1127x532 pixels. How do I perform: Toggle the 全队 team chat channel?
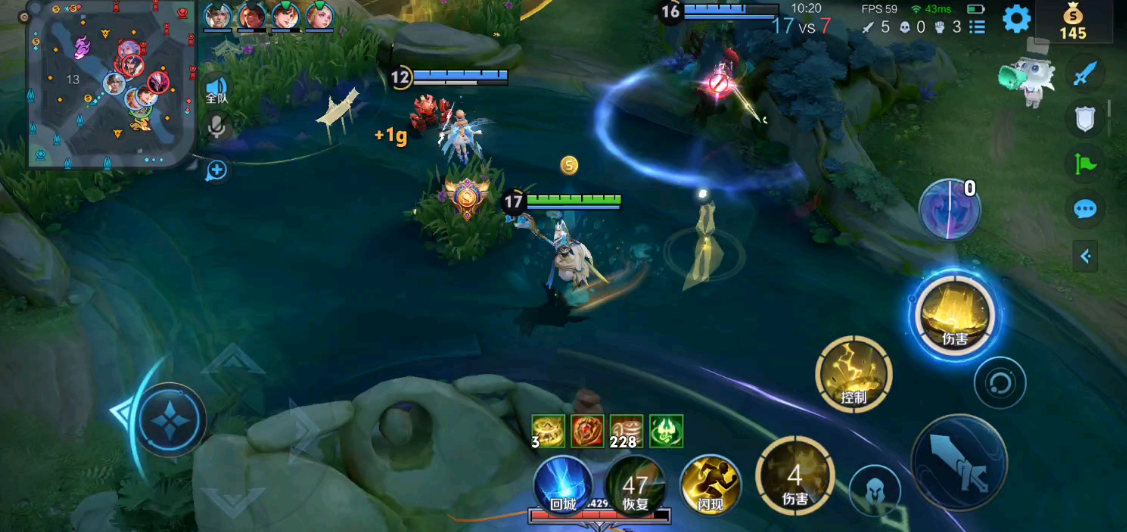(216, 90)
